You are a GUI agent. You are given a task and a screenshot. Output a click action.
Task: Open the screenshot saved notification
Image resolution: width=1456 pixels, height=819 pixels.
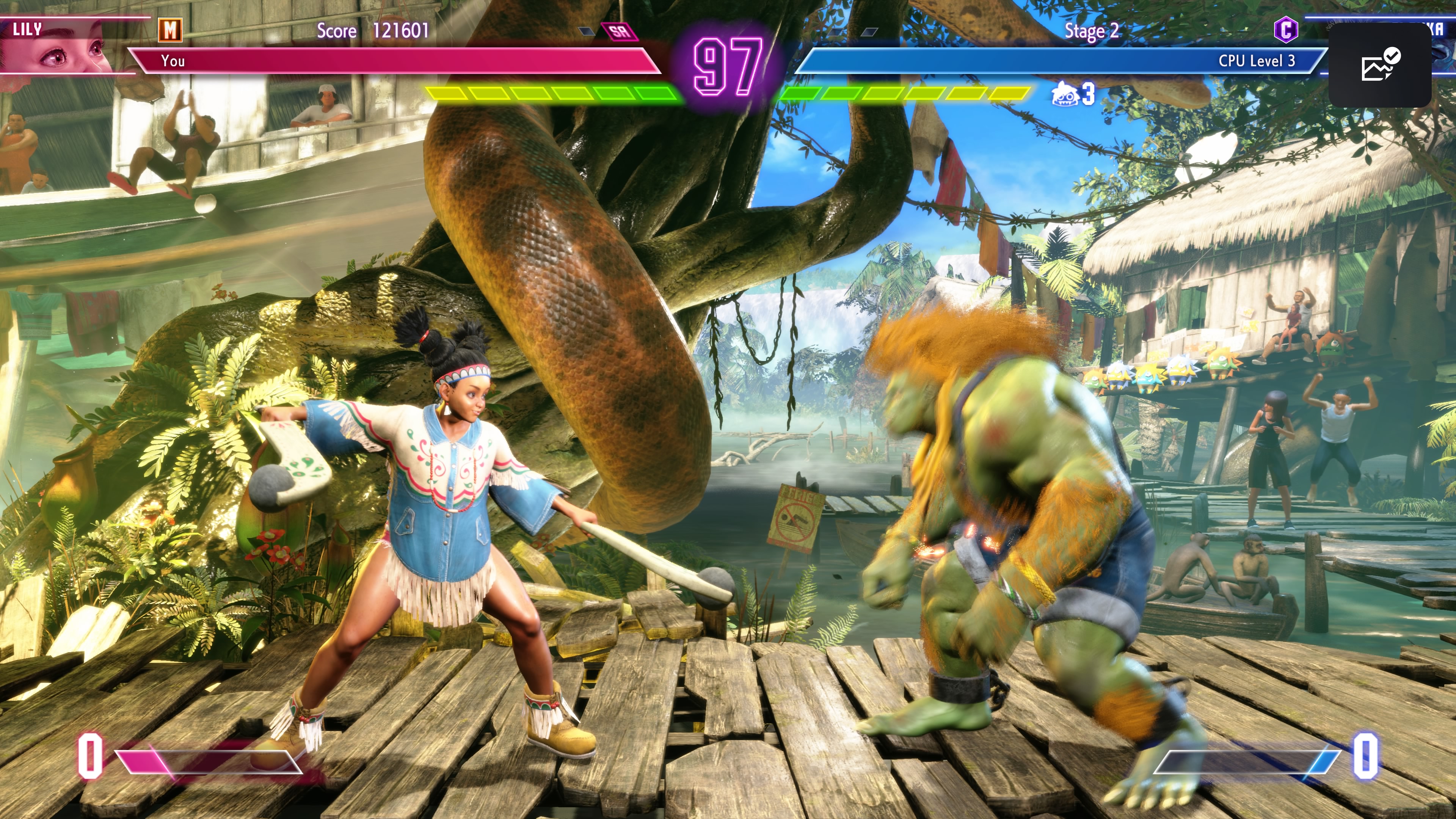[1380, 65]
